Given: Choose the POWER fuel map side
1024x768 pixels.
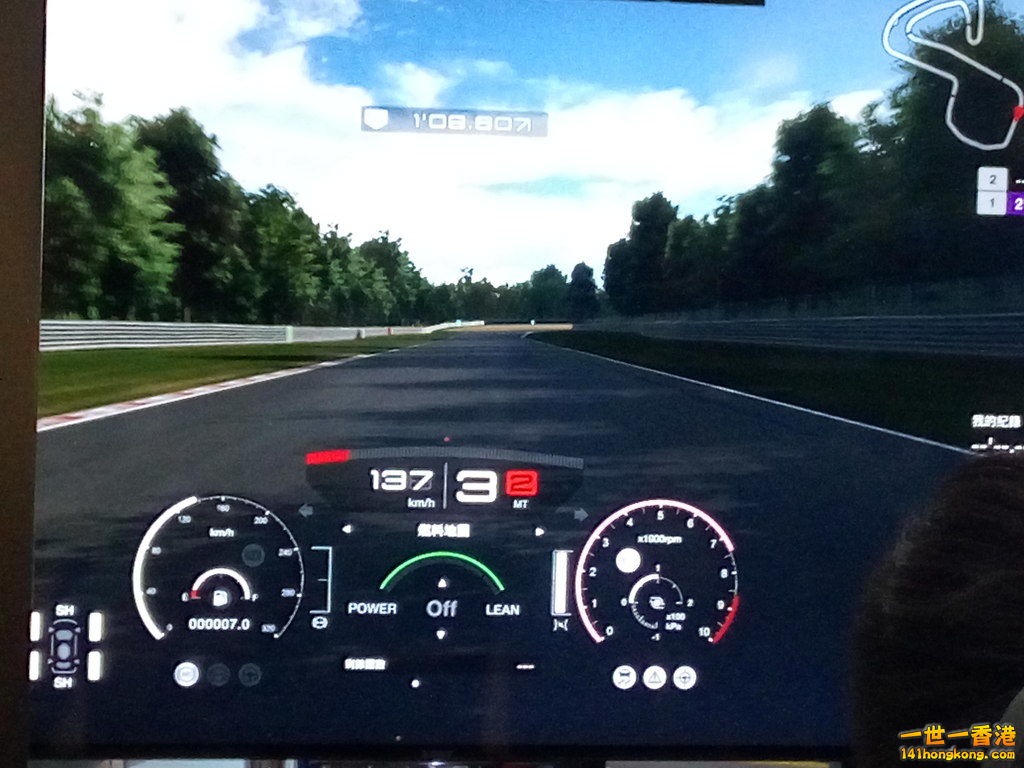Looking at the screenshot, I should (372, 608).
